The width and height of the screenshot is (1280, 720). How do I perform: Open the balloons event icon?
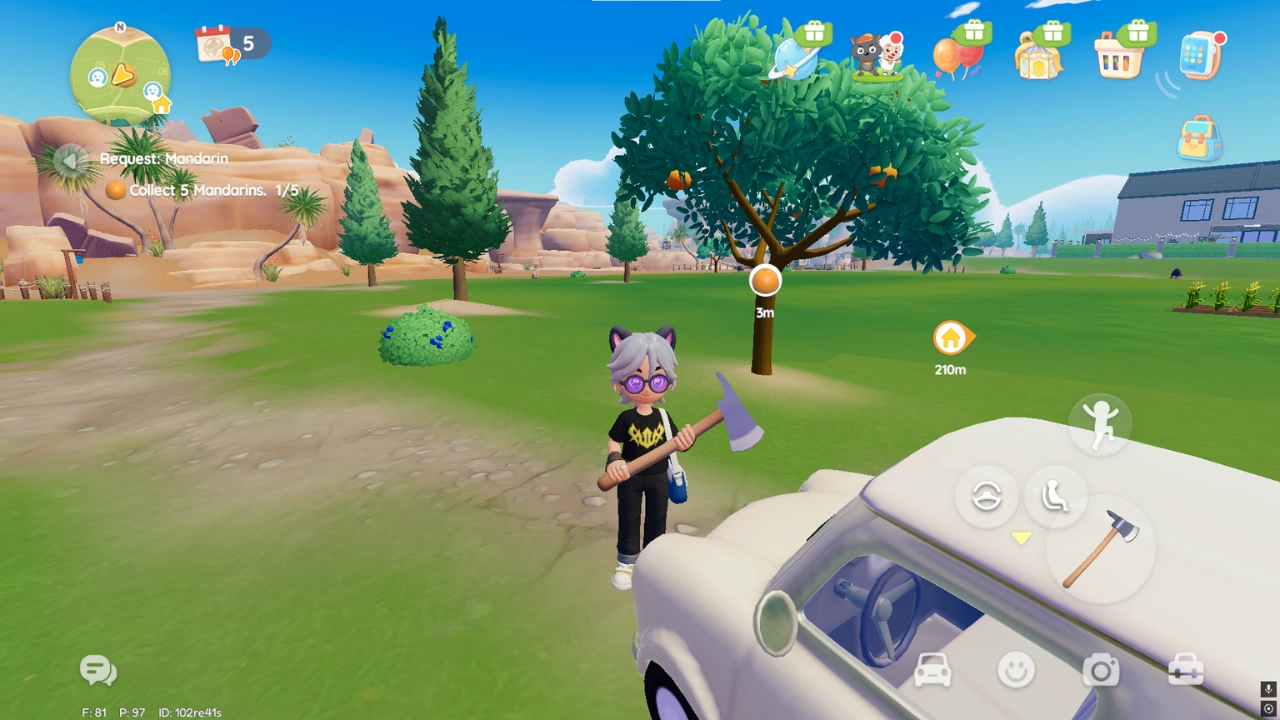point(956,55)
